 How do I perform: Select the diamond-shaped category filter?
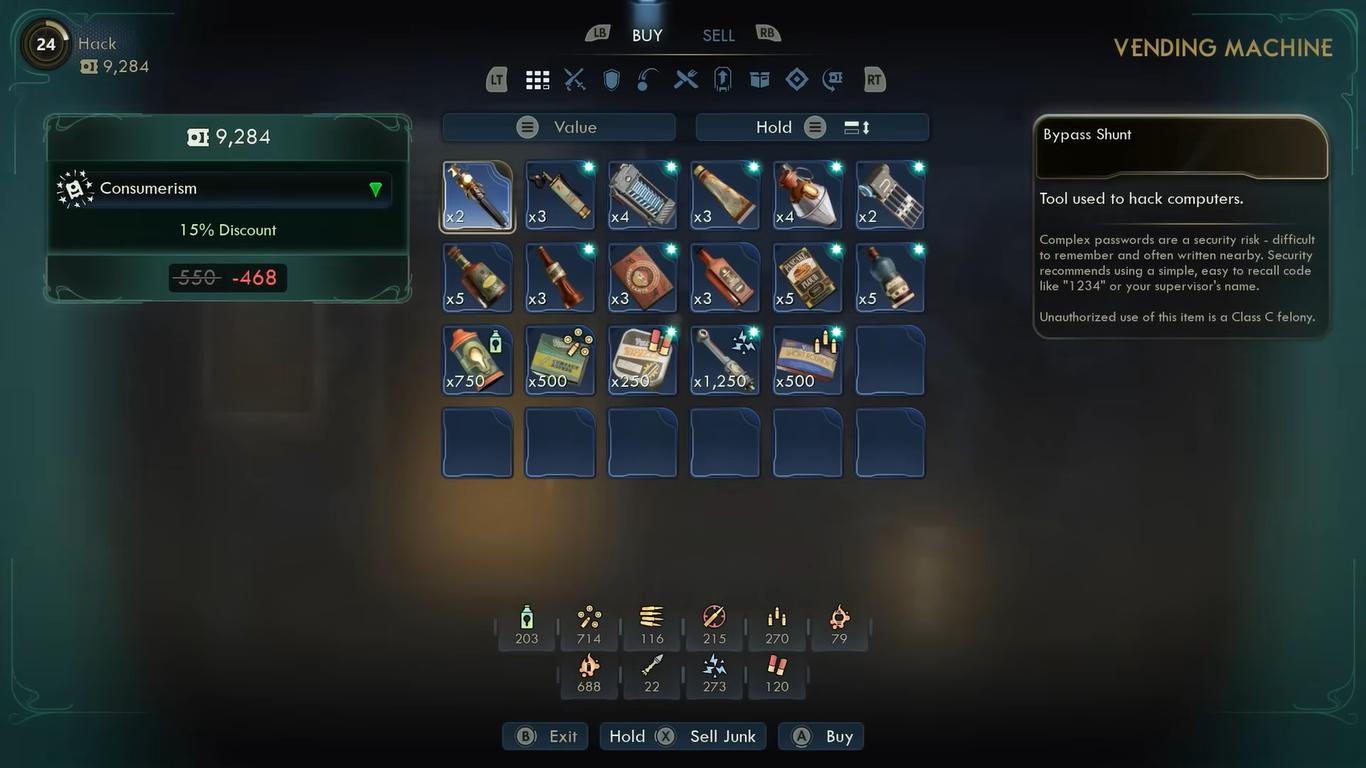[797, 80]
